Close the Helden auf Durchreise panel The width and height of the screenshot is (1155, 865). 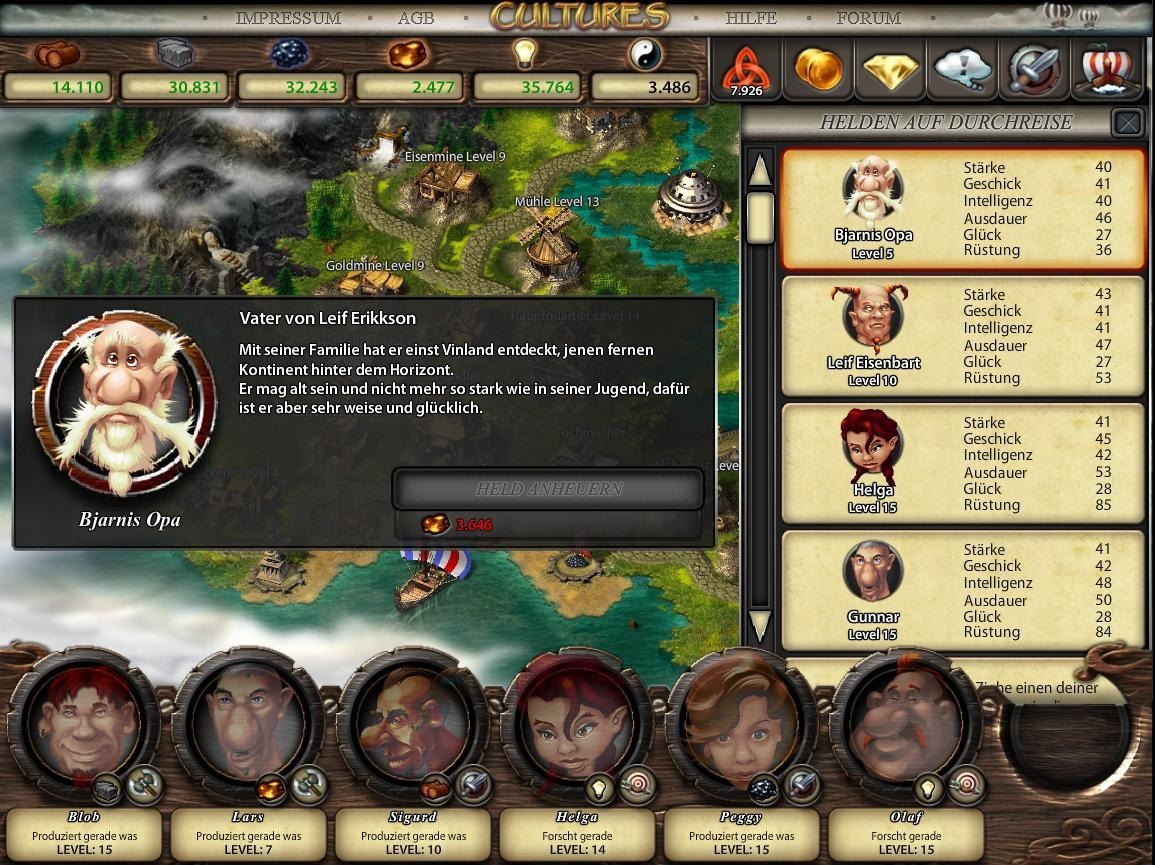tap(1128, 123)
